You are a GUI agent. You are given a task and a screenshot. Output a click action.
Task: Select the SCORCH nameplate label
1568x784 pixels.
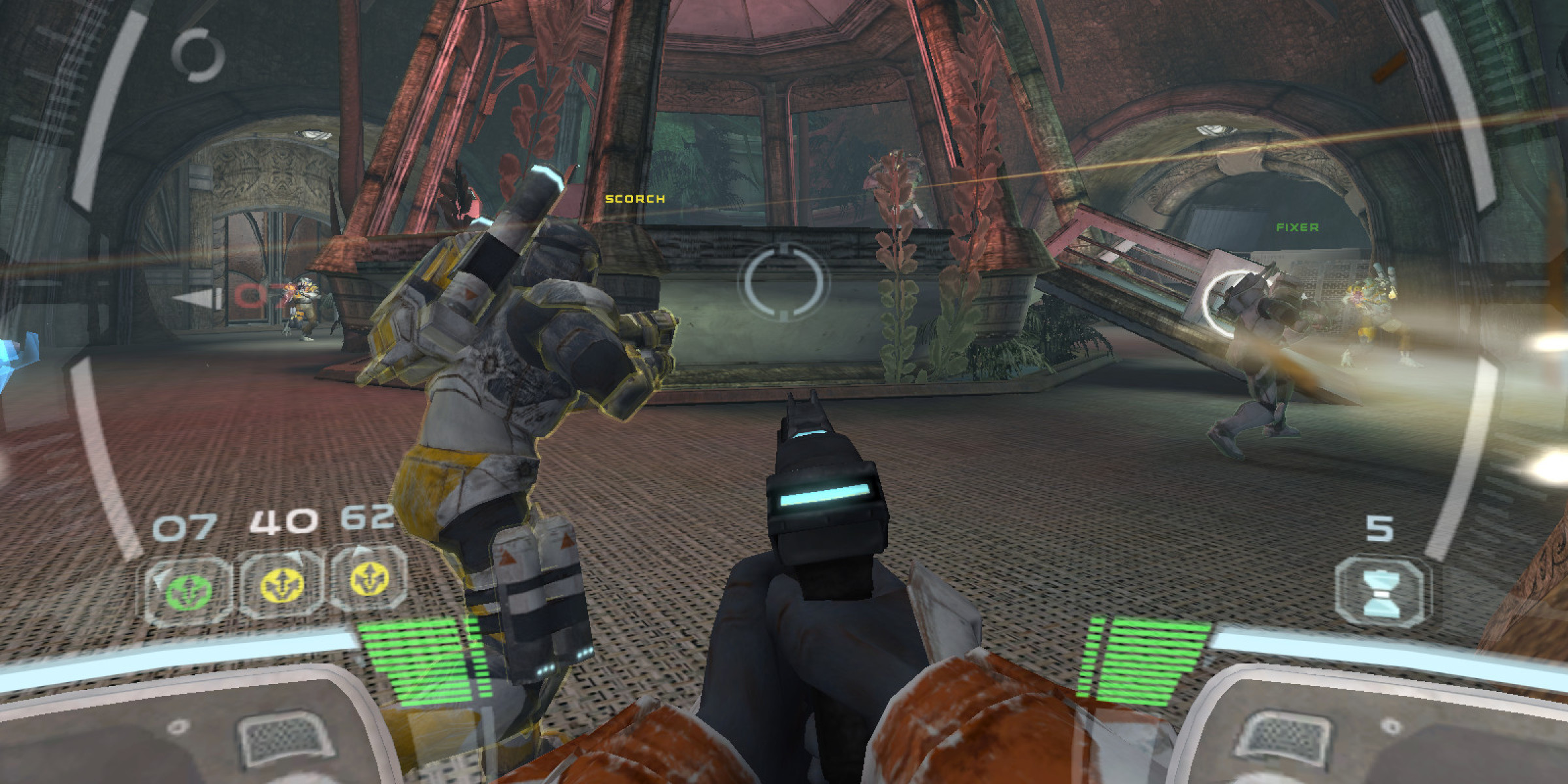pyautogui.click(x=632, y=199)
